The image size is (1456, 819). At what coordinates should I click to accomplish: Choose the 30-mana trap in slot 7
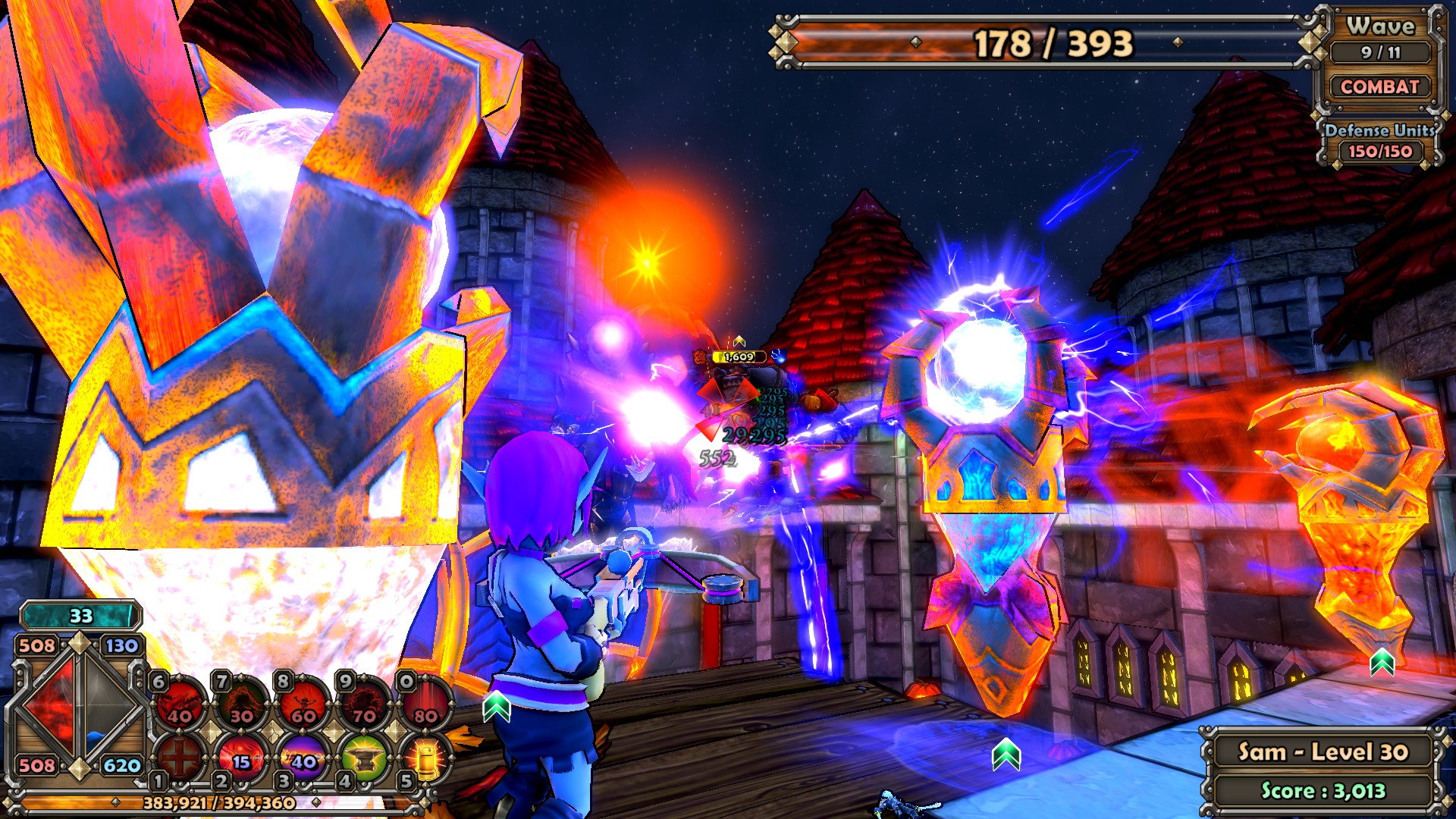click(242, 703)
